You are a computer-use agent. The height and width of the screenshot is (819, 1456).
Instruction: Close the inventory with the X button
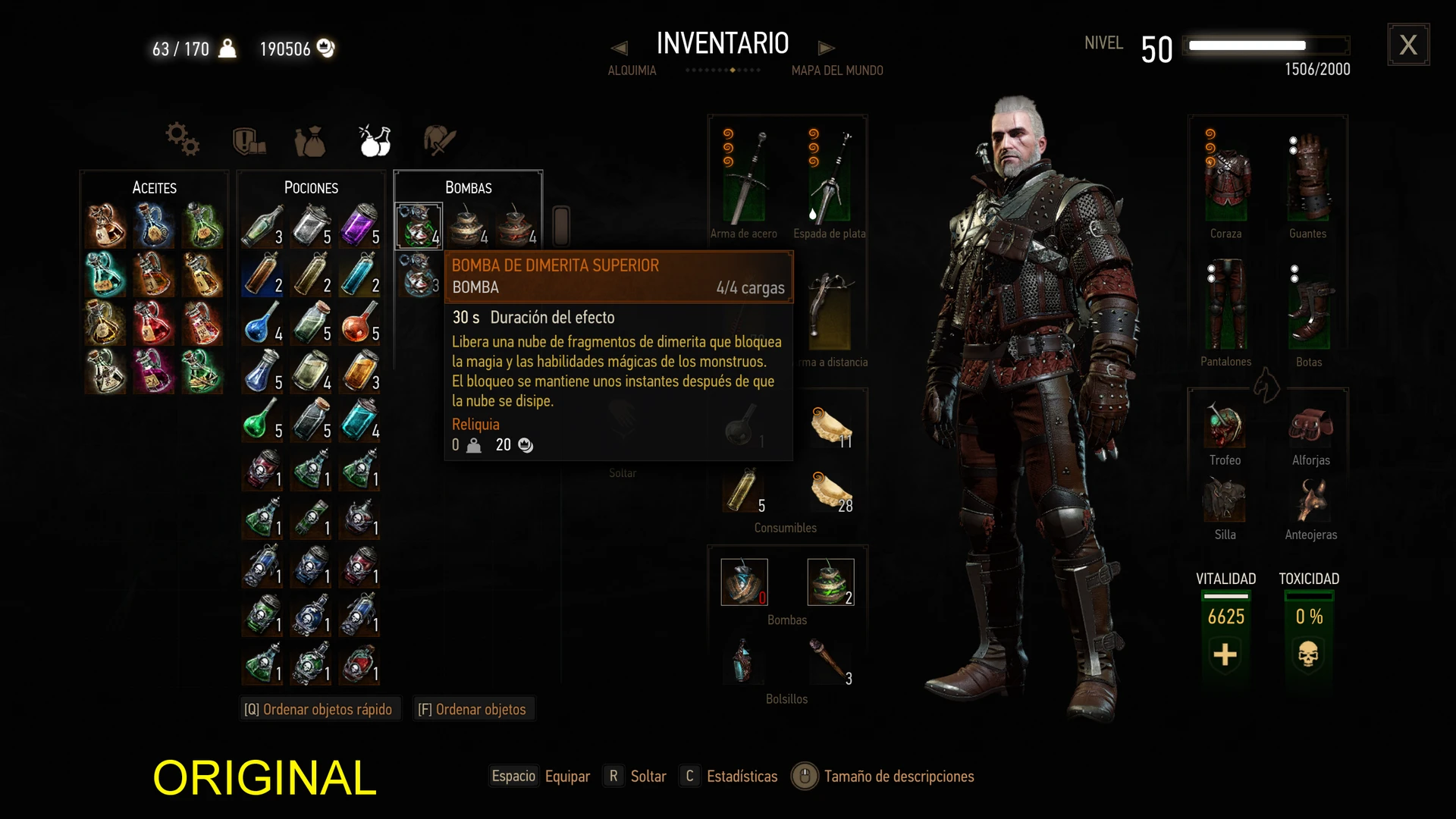(1408, 45)
